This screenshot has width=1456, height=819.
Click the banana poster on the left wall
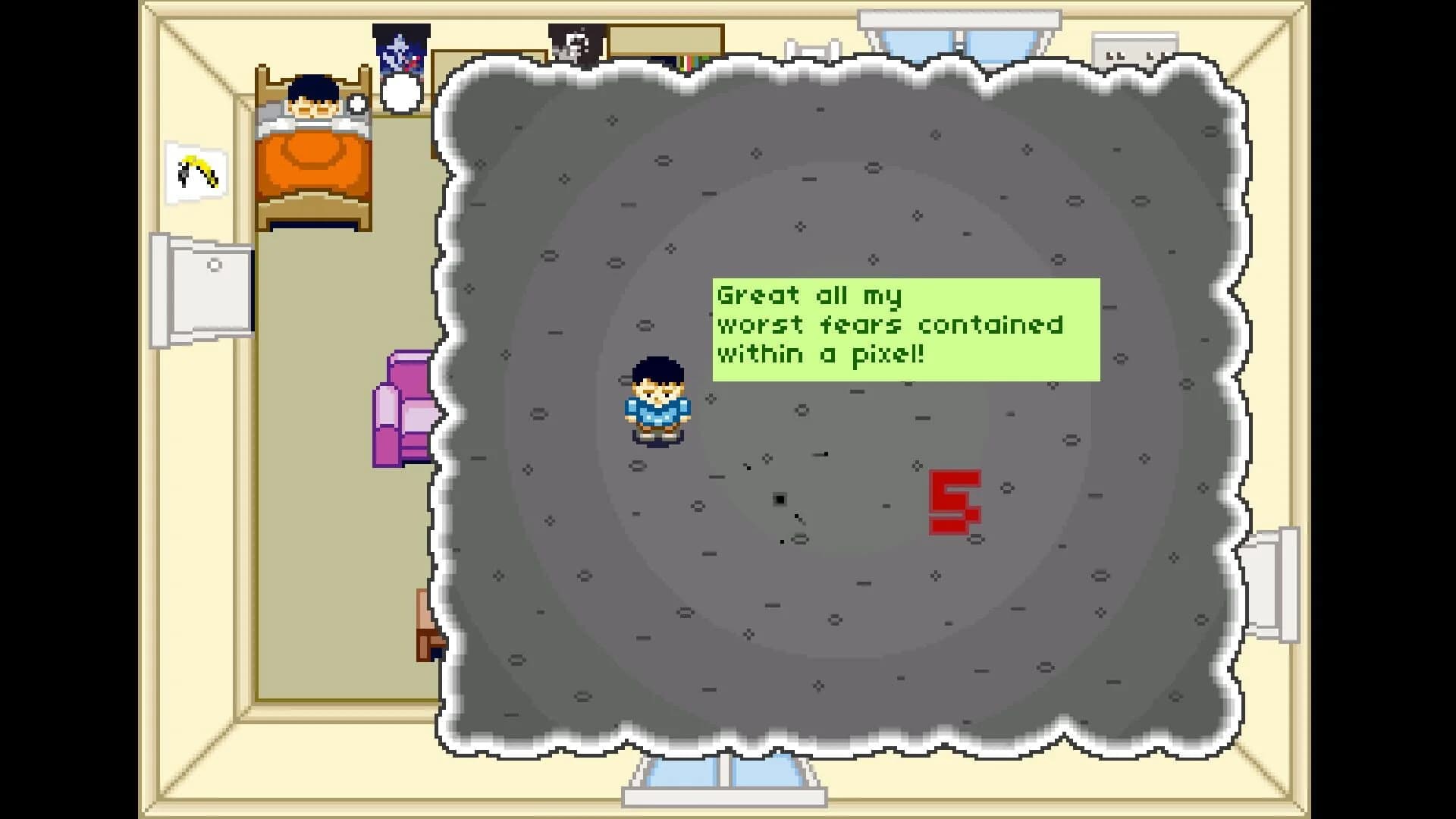195,171
